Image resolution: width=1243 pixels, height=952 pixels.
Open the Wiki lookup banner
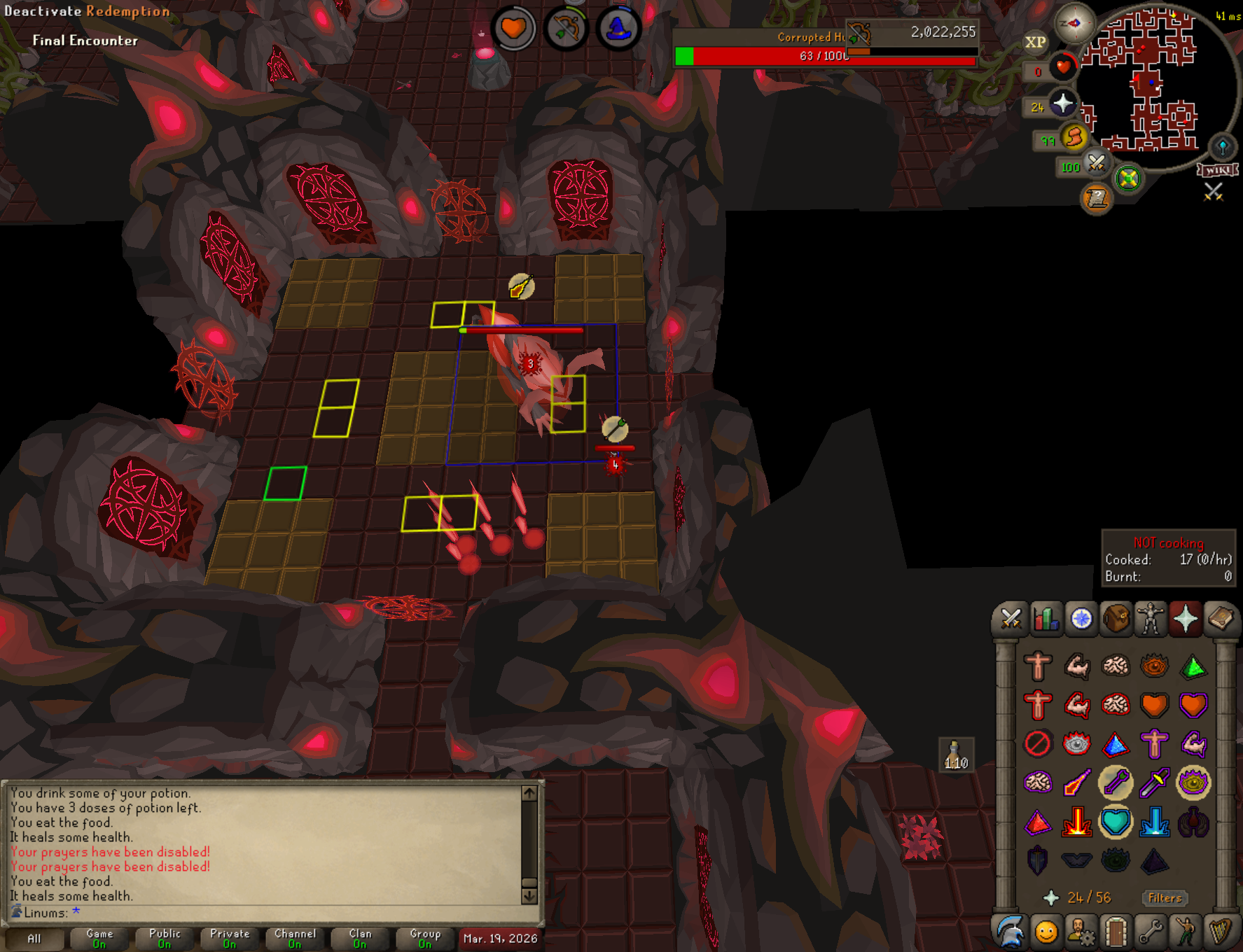(x=1218, y=170)
